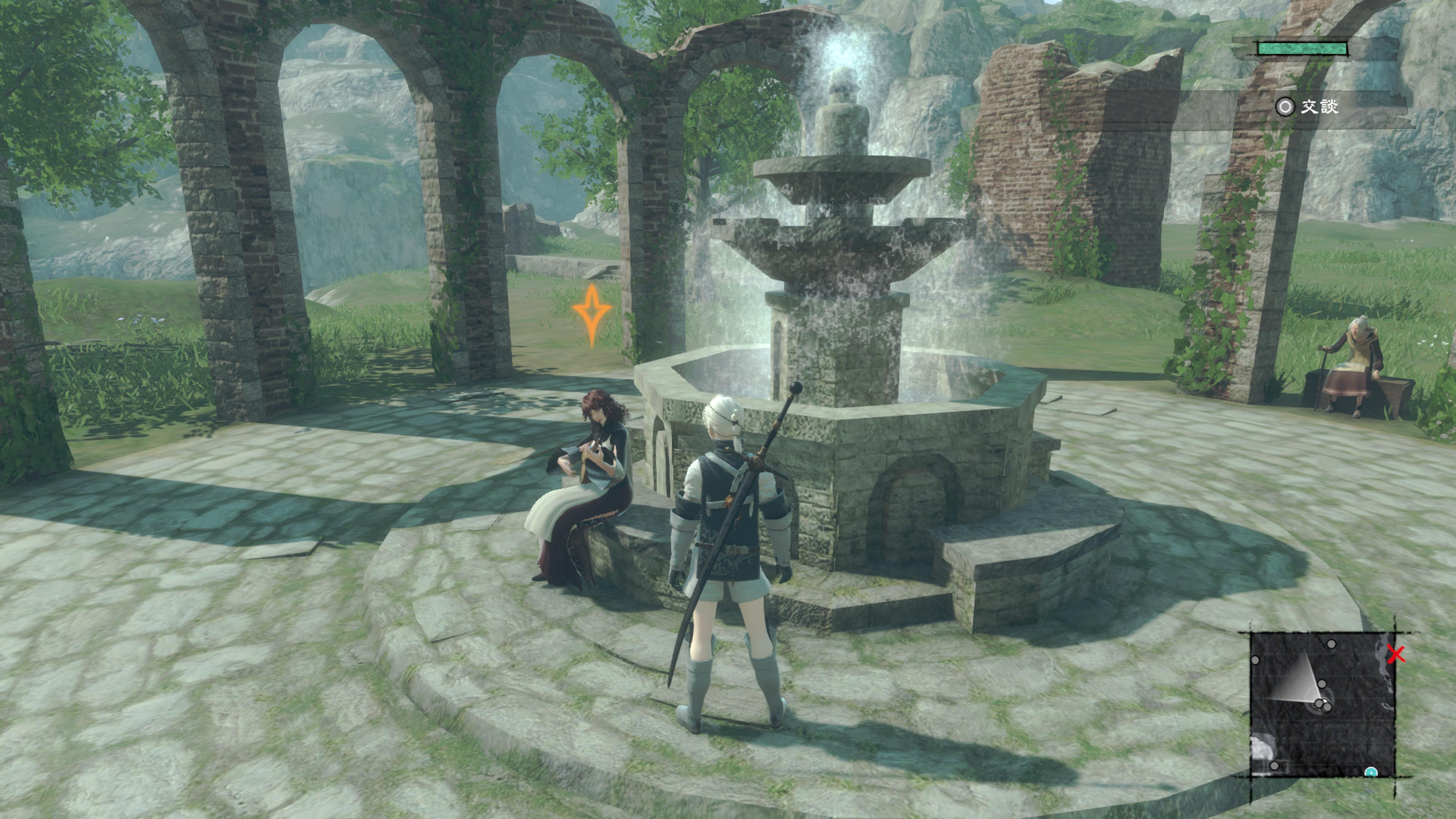
Task: Click the teal marker on the minimap
Action: coord(1371,772)
